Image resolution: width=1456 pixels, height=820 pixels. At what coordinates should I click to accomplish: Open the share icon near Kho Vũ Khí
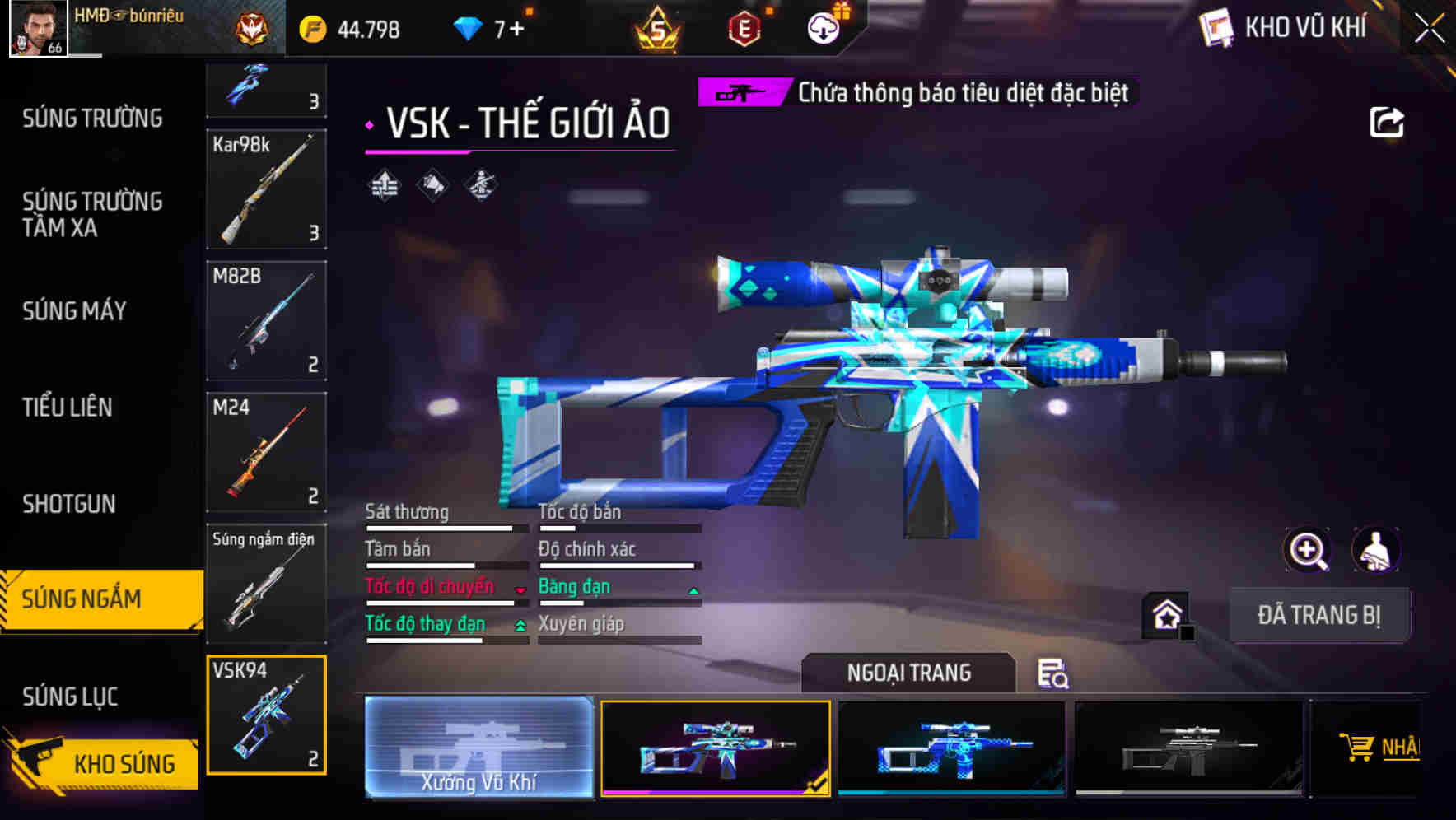coord(1388,121)
